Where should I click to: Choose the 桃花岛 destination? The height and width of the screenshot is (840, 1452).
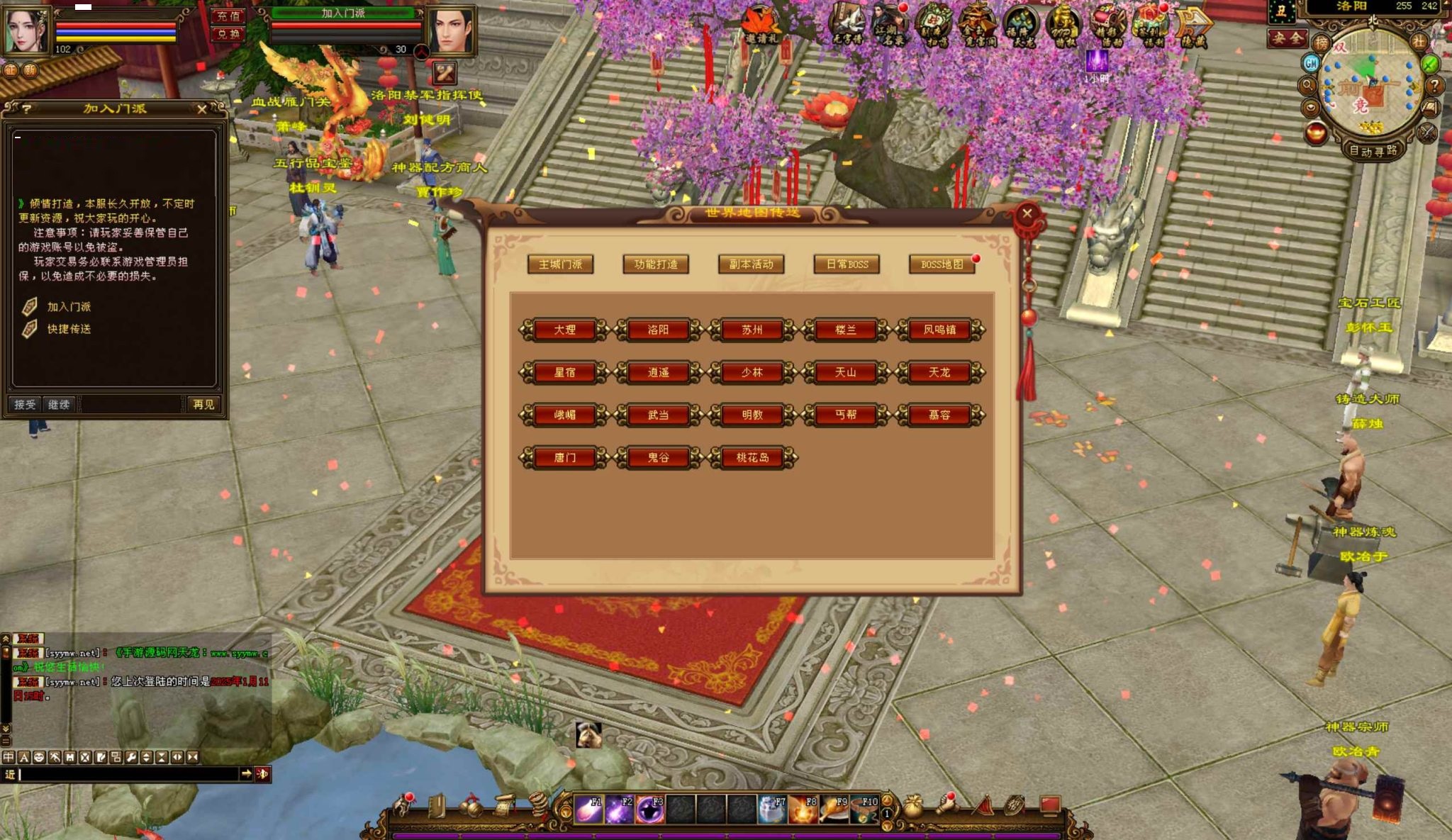tap(752, 457)
